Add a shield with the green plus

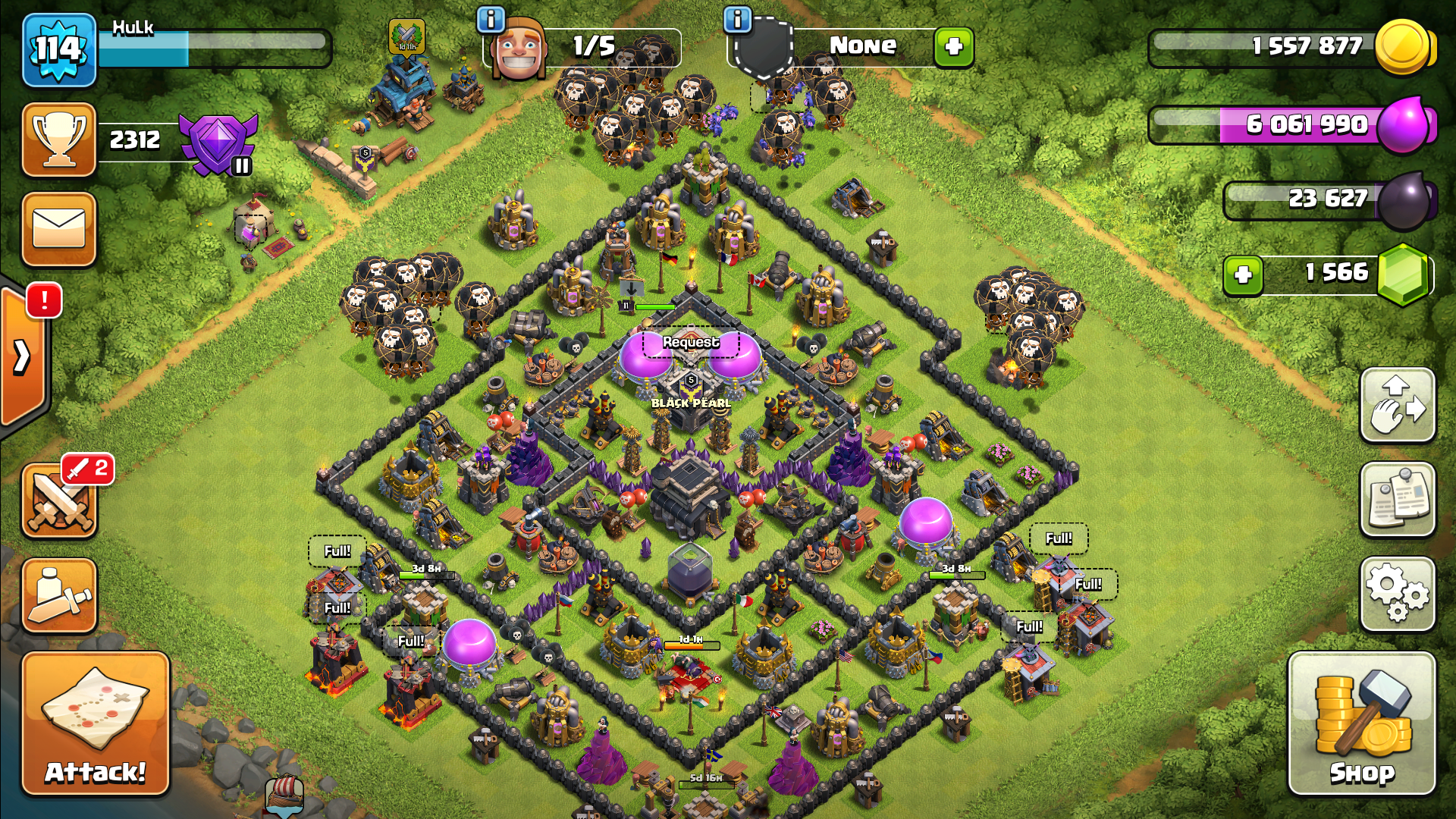point(953,47)
